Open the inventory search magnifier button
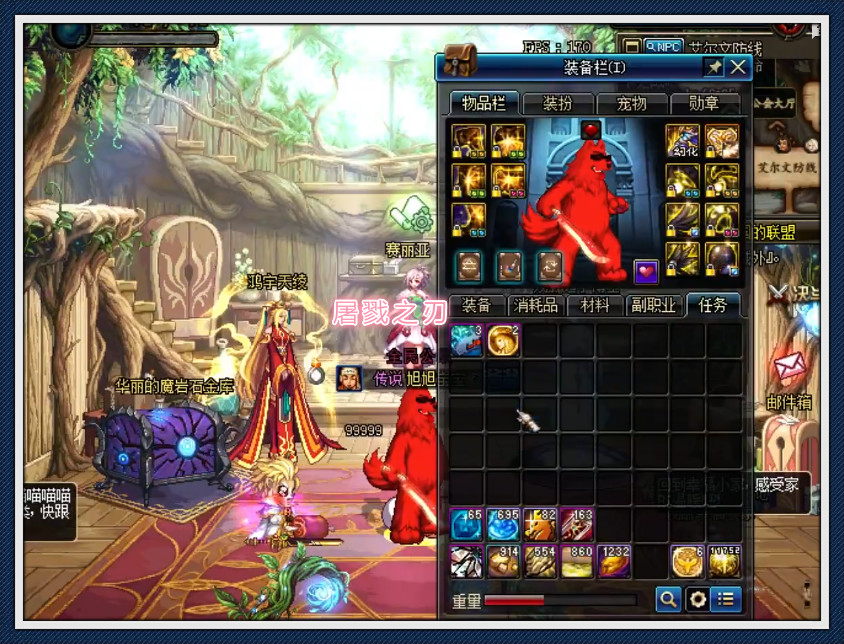 click(x=667, y=599)
